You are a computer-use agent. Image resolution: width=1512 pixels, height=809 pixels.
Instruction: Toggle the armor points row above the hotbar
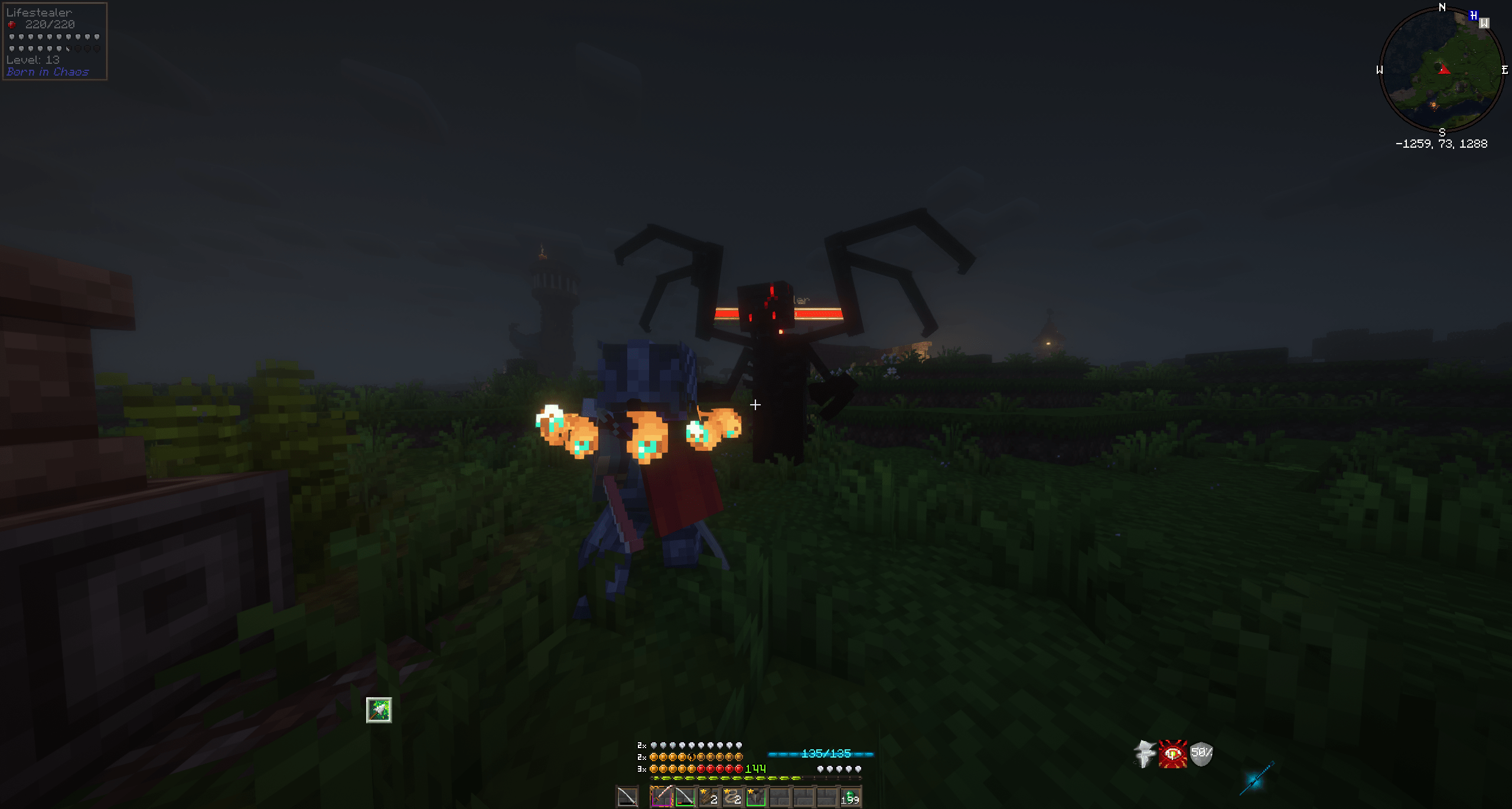click(x=697, y=746)
